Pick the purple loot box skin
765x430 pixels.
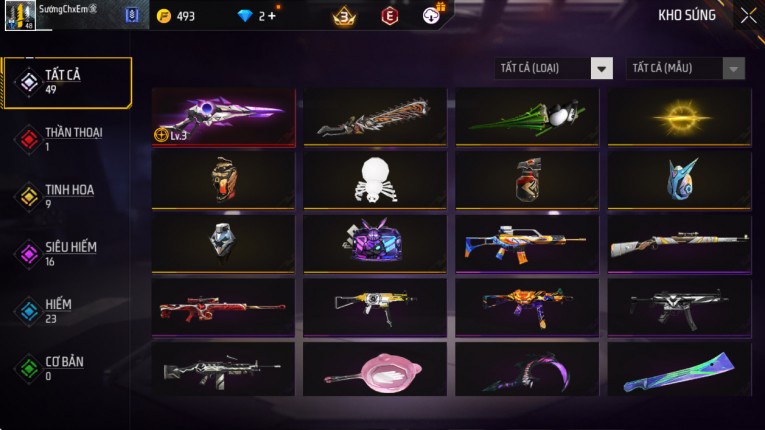pos(375,243)
